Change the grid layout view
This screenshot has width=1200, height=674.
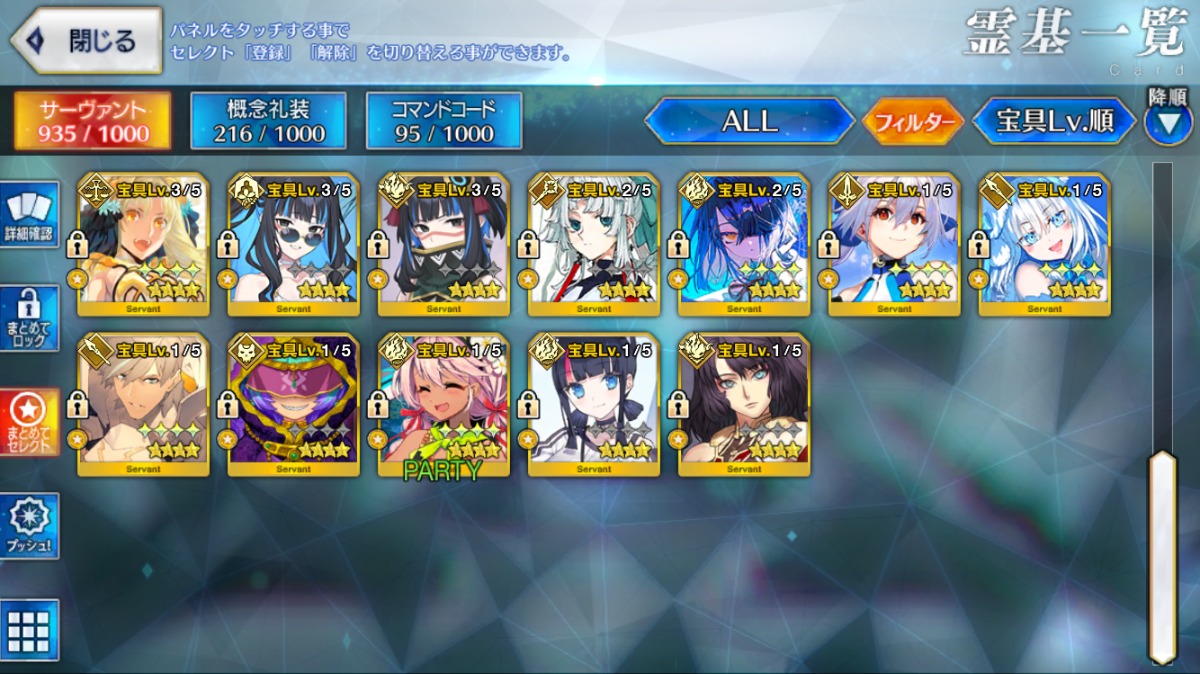[29, 630]
